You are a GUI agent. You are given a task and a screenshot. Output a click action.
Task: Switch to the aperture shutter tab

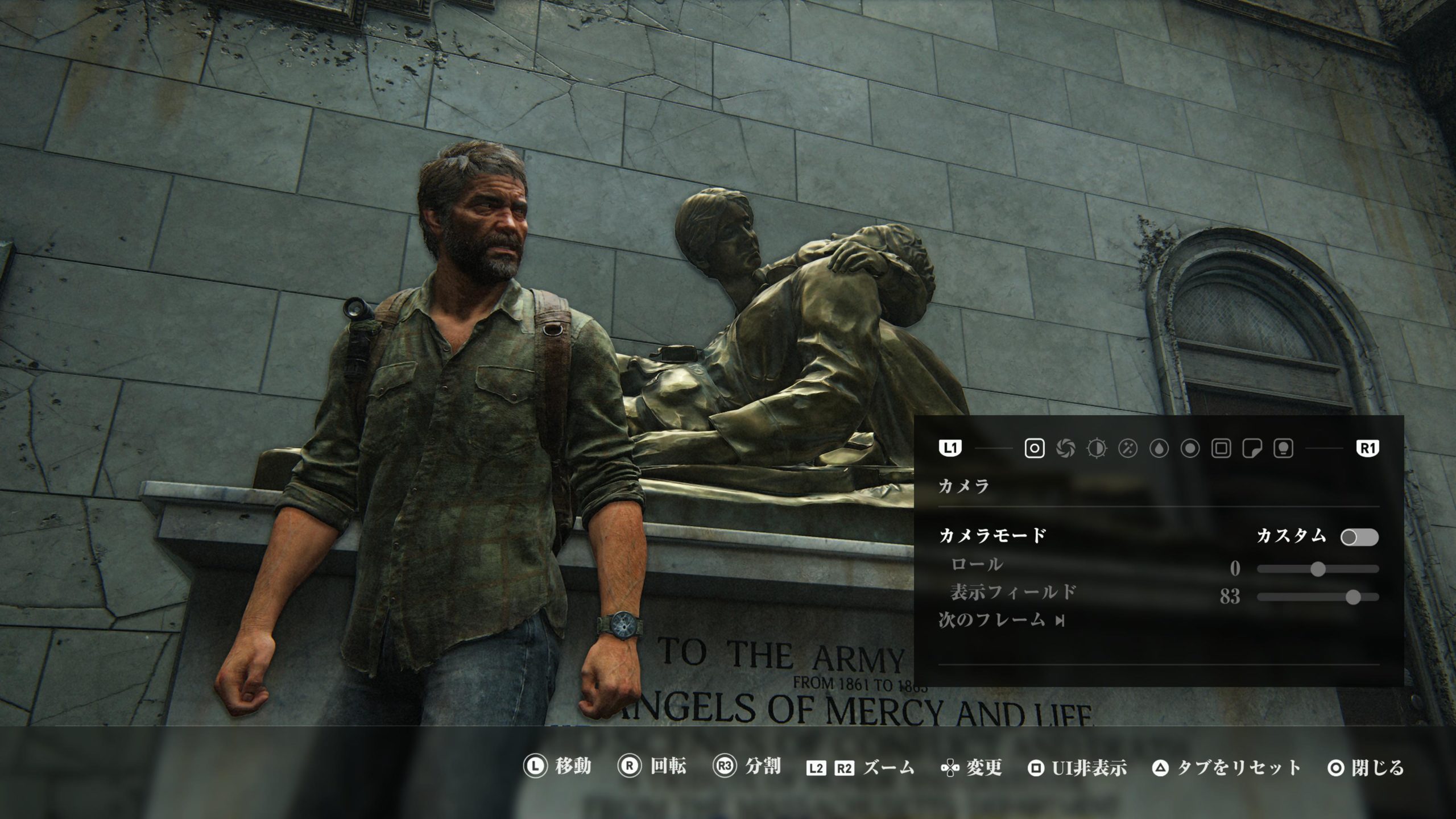tap(1065, 449)
